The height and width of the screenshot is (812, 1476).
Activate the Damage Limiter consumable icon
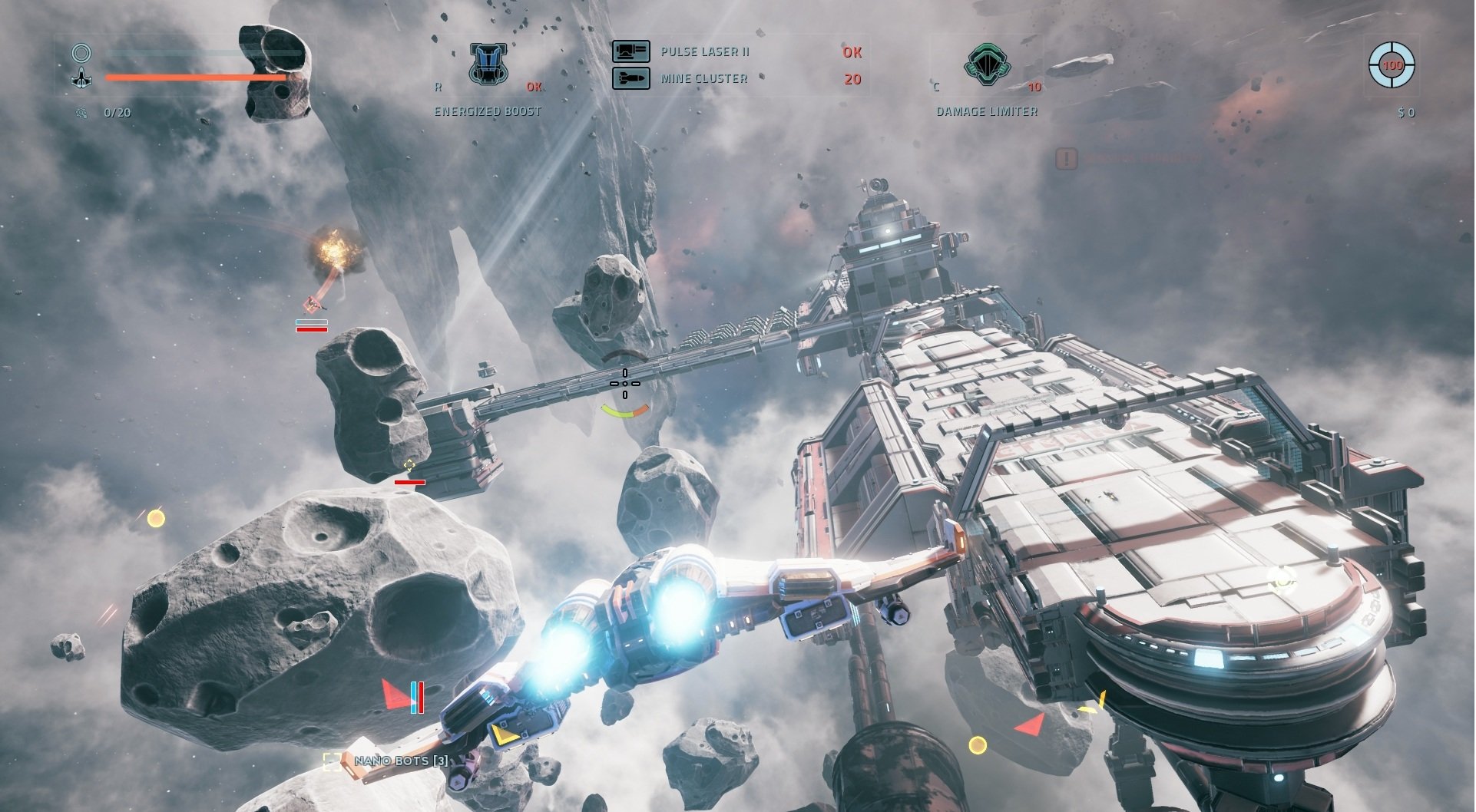tap(987, 64)
